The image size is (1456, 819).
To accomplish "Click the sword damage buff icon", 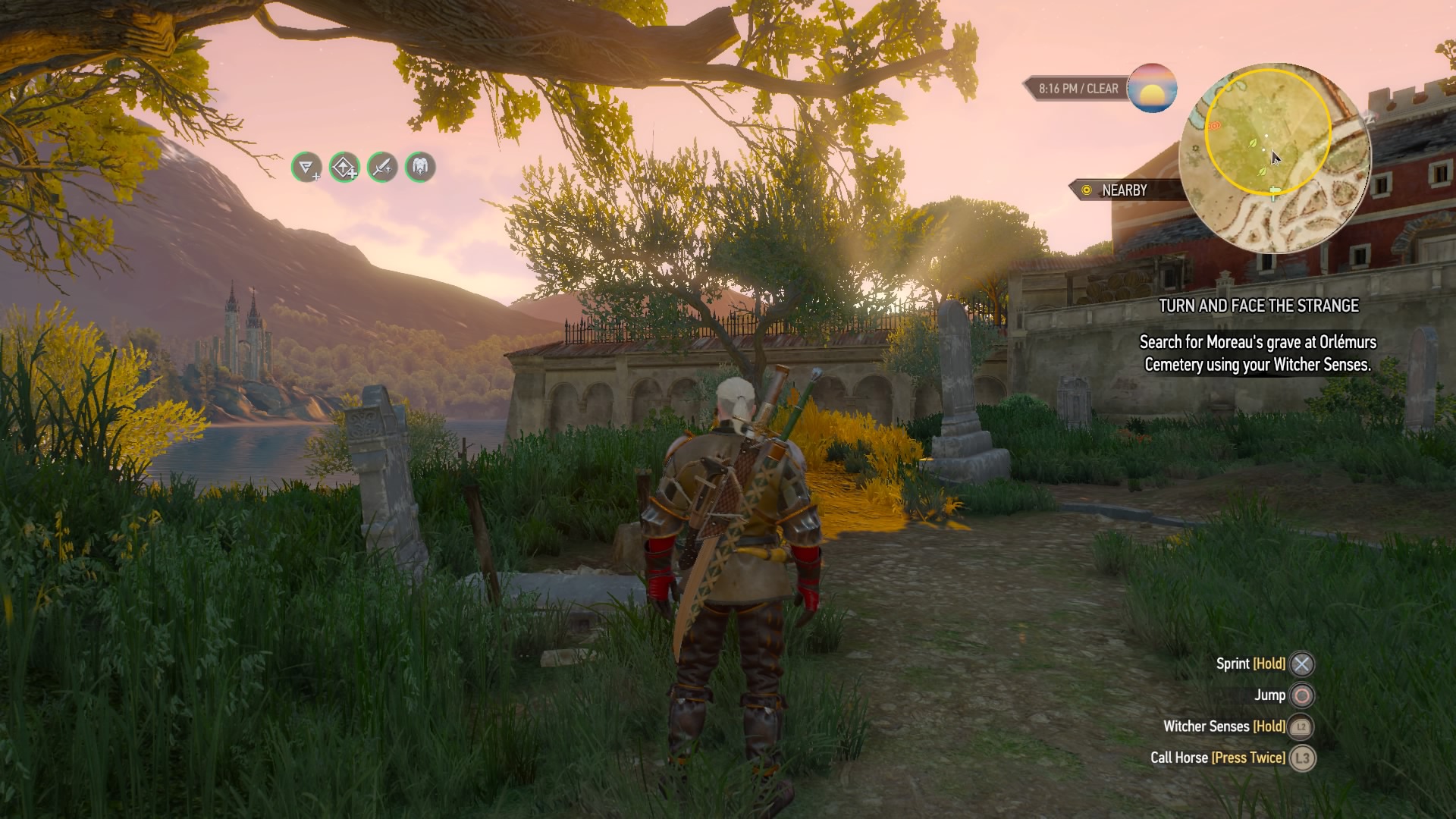I will click(382, 167).
